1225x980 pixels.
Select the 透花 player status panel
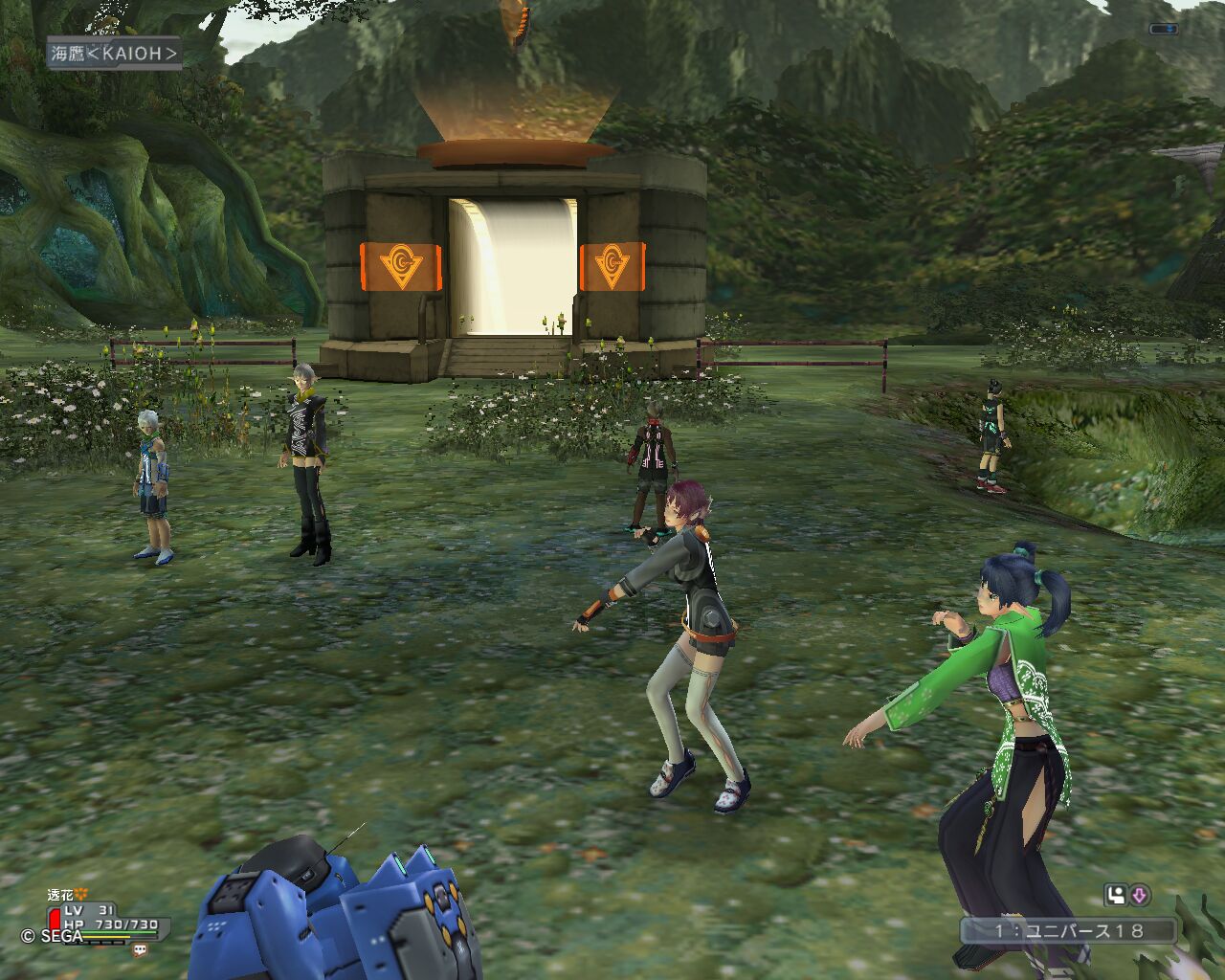[x=105, y=919]
